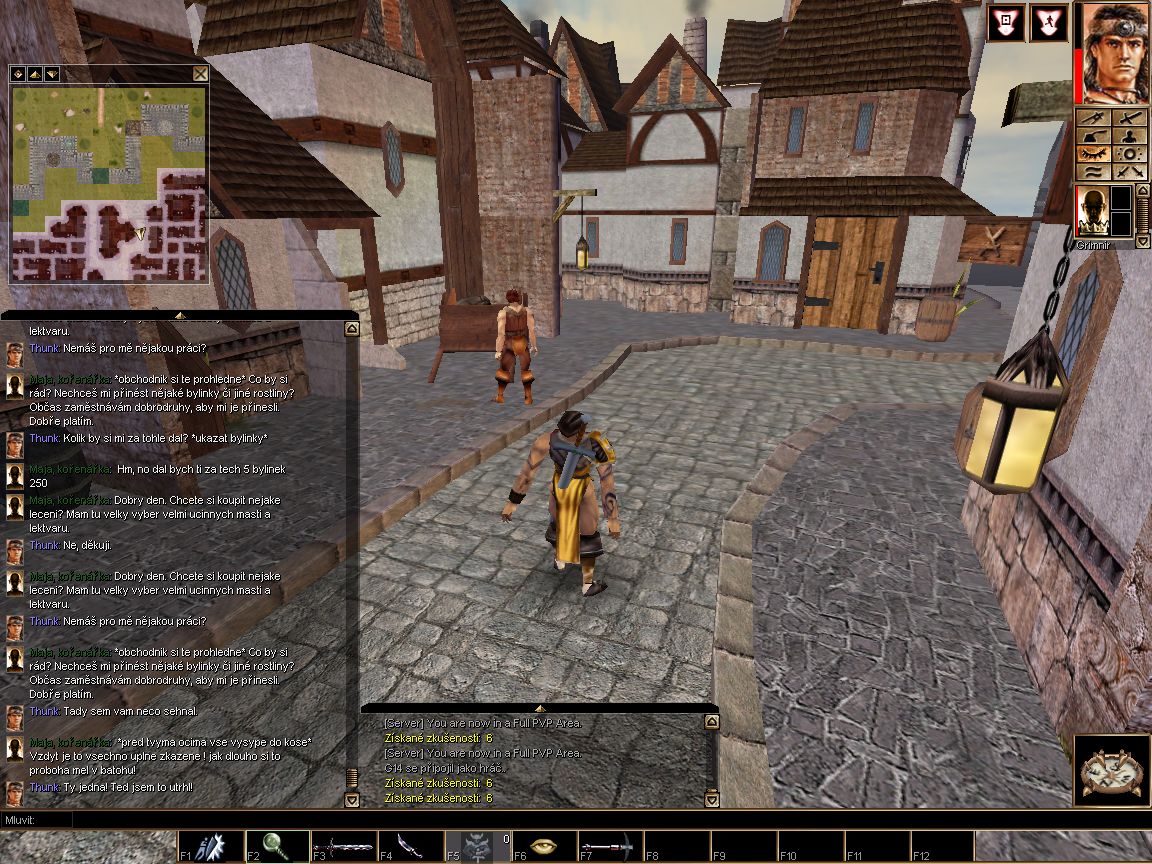The height and width of the screenshot is (864, 1152).
Task: Open the character silhouette panel button
Action: coord(1131,136)
